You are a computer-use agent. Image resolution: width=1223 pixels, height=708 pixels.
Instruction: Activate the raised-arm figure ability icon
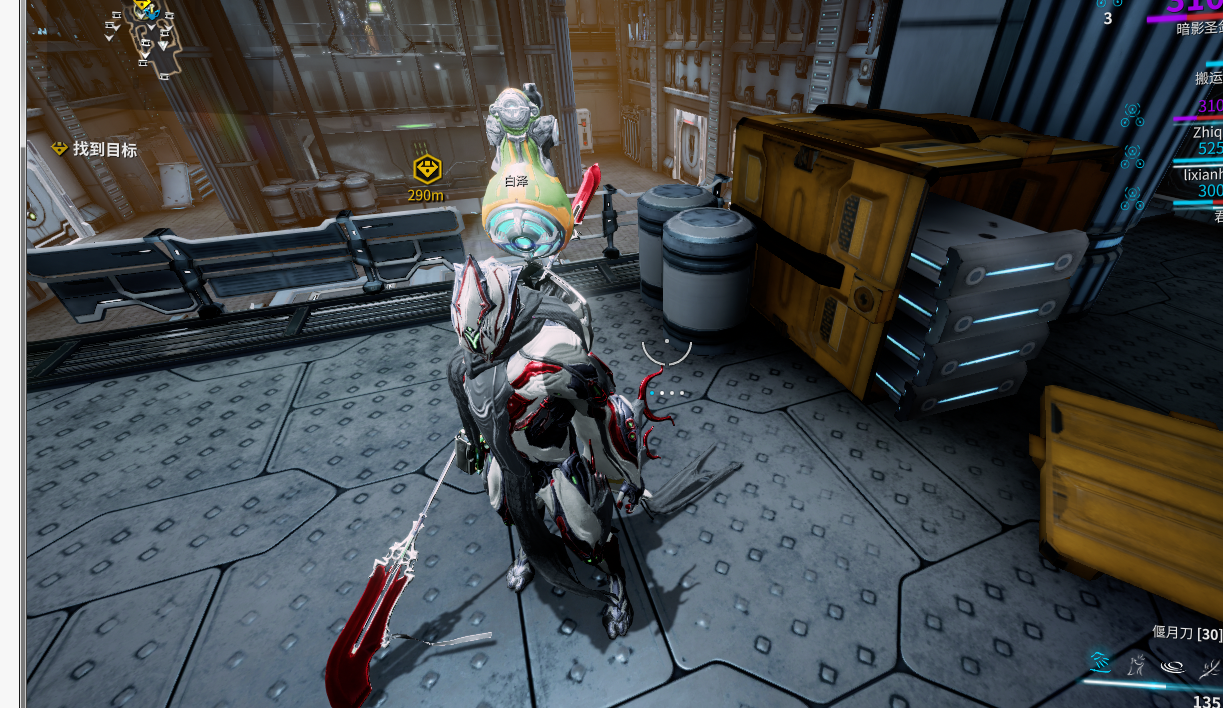(1137, 664)
